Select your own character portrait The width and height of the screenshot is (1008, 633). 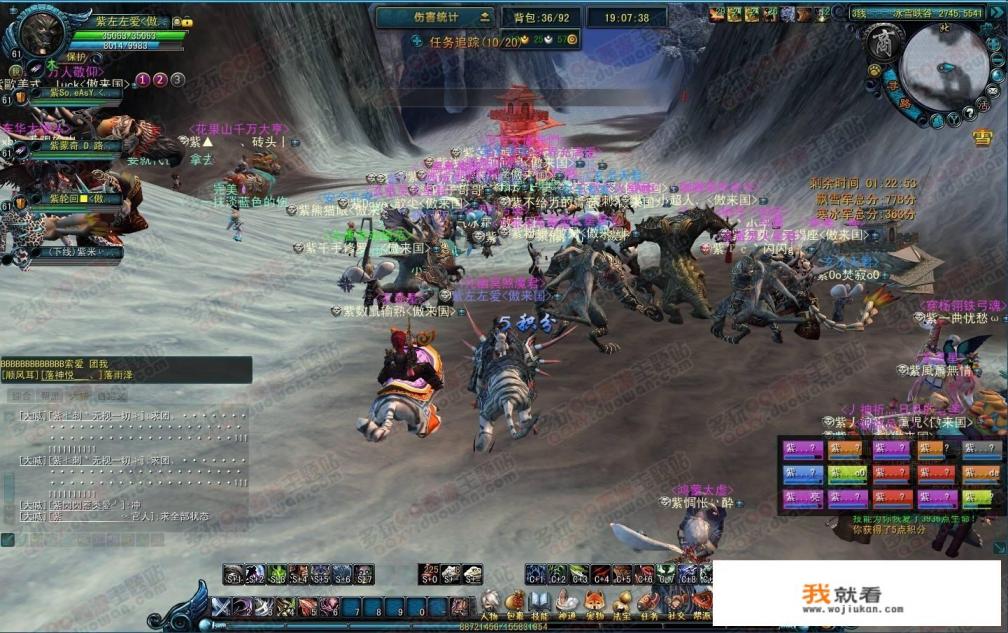coord(40,32)
